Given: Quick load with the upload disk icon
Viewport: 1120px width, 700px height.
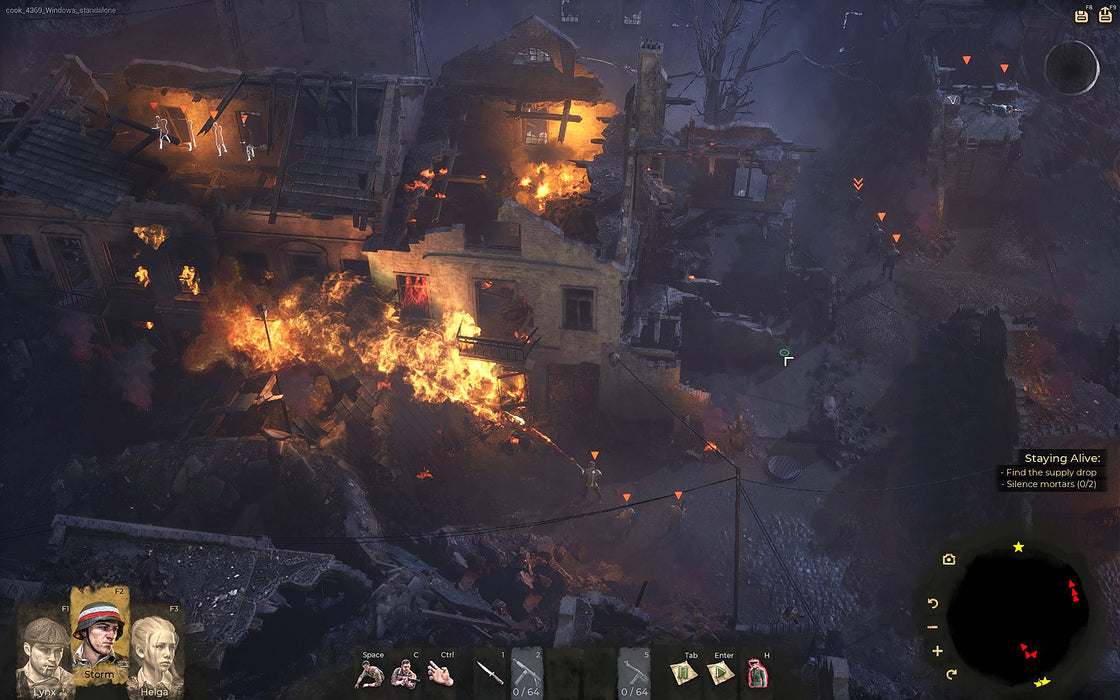Looking at the screenshot, I should (1105, 15).
